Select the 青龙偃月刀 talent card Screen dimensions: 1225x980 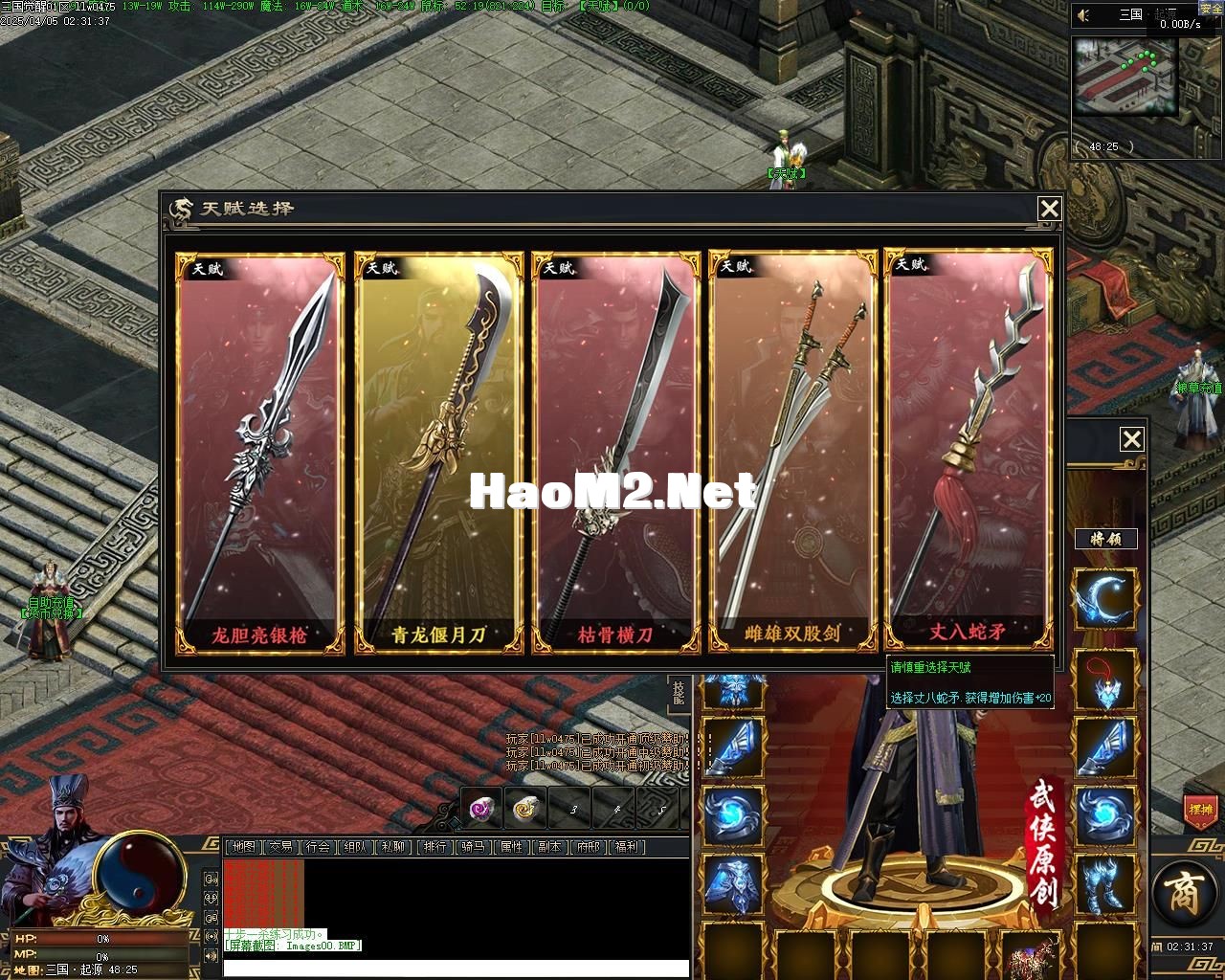[x=438, y=453]
